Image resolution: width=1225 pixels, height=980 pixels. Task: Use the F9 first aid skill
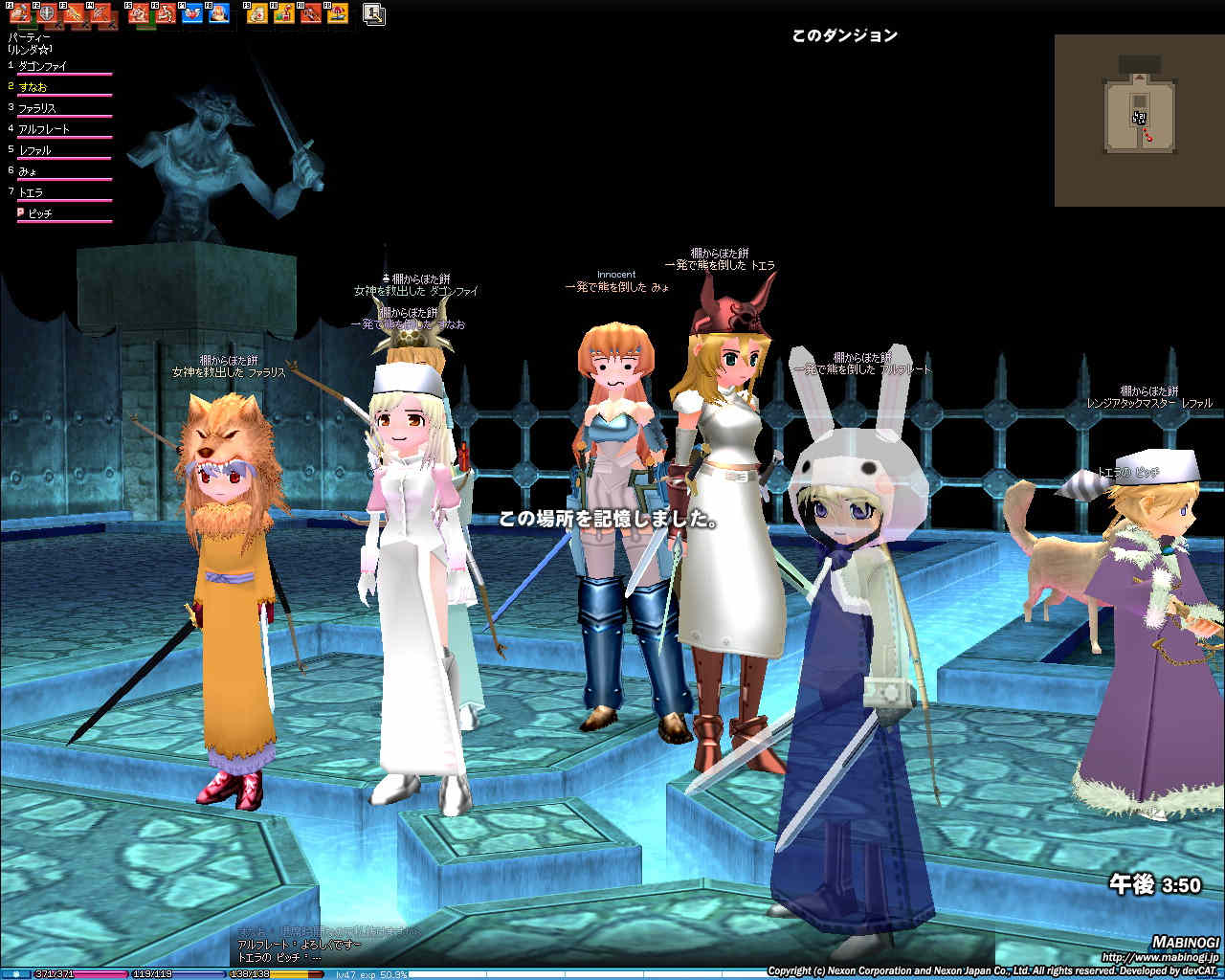coord(257,13)
